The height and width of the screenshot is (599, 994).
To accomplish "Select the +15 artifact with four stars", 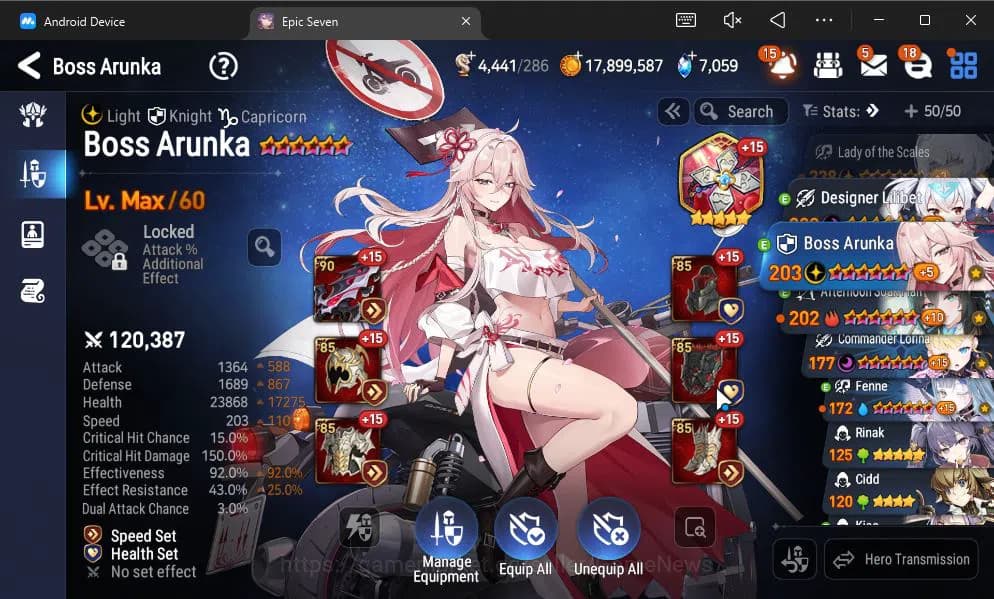I will [x=715, y=180].
